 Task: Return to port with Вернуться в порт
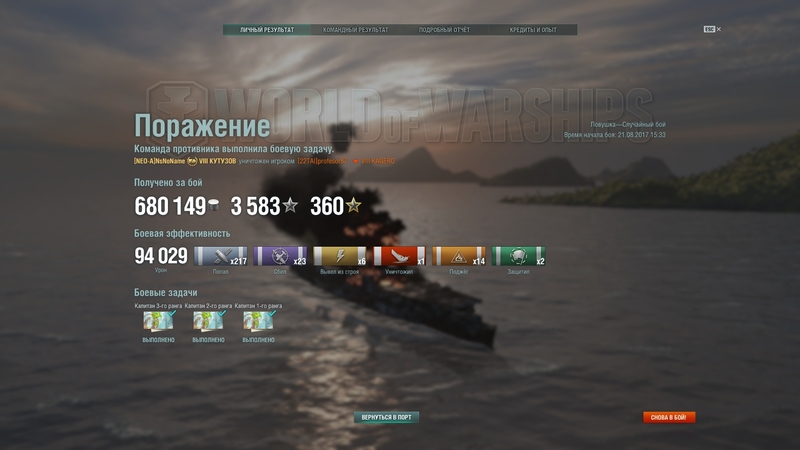pyautogui.click(x=387, y=417)
